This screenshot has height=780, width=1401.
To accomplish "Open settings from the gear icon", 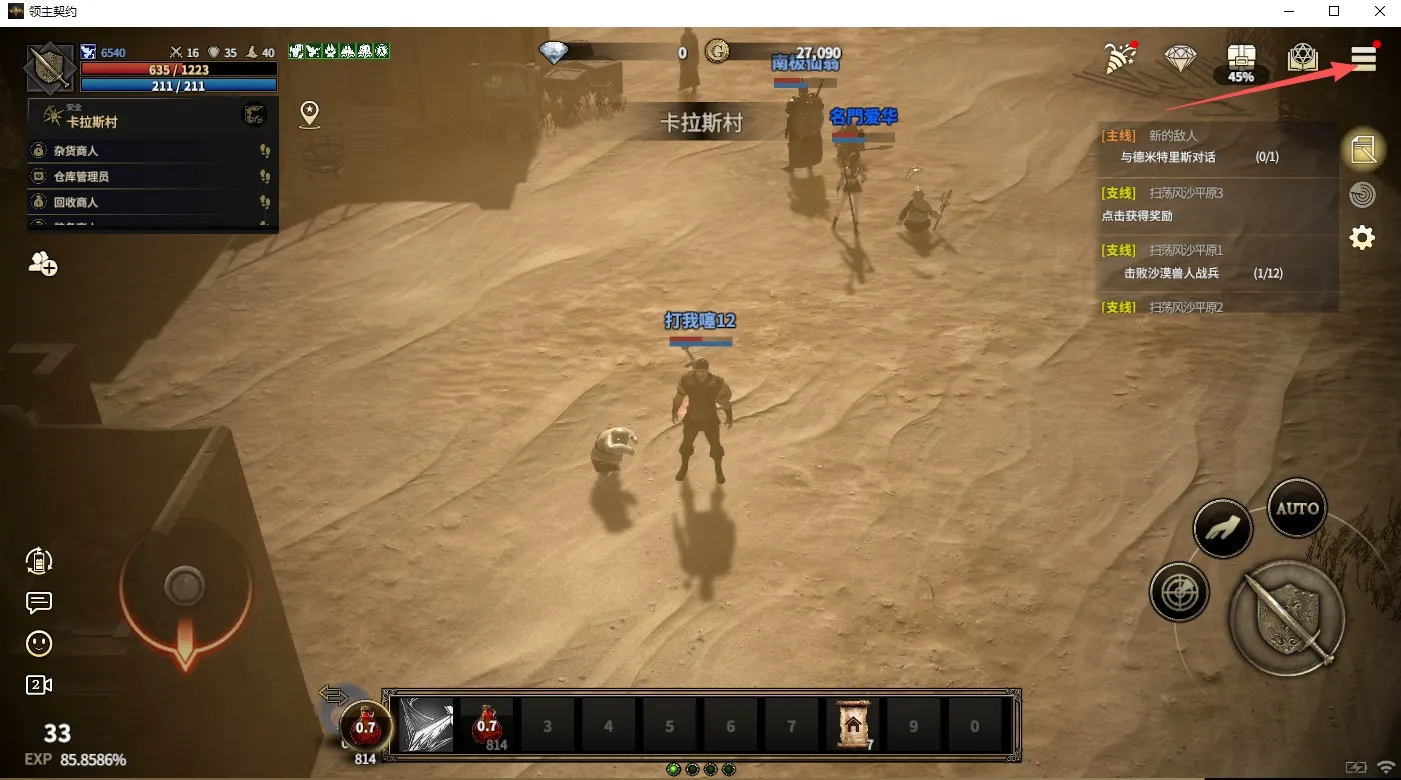I will pos(1361,237).
